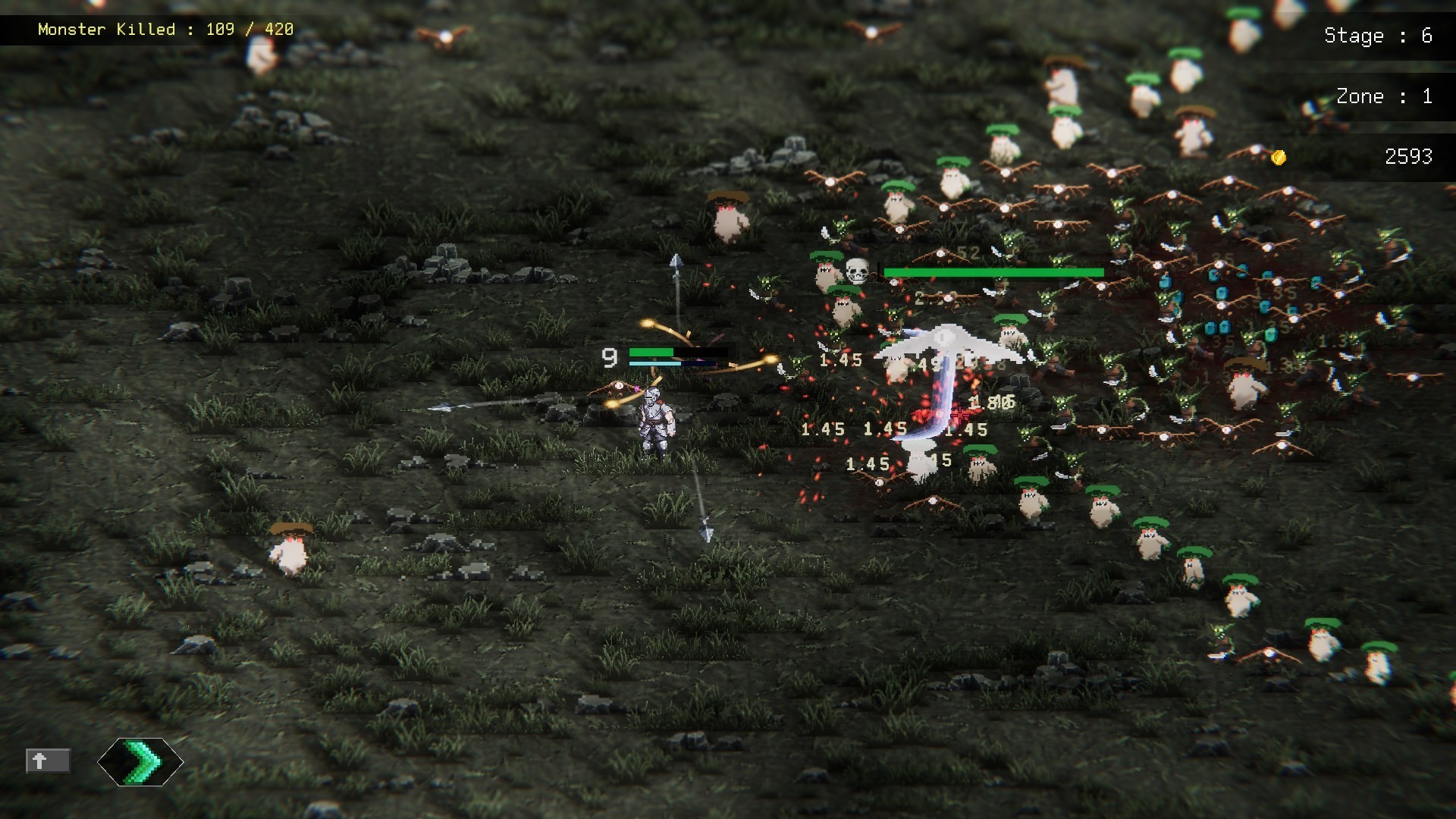Click the brown-hat mushroom near bottom left
The height and width of the screenshot is (819, 1456).
point(290,548)
